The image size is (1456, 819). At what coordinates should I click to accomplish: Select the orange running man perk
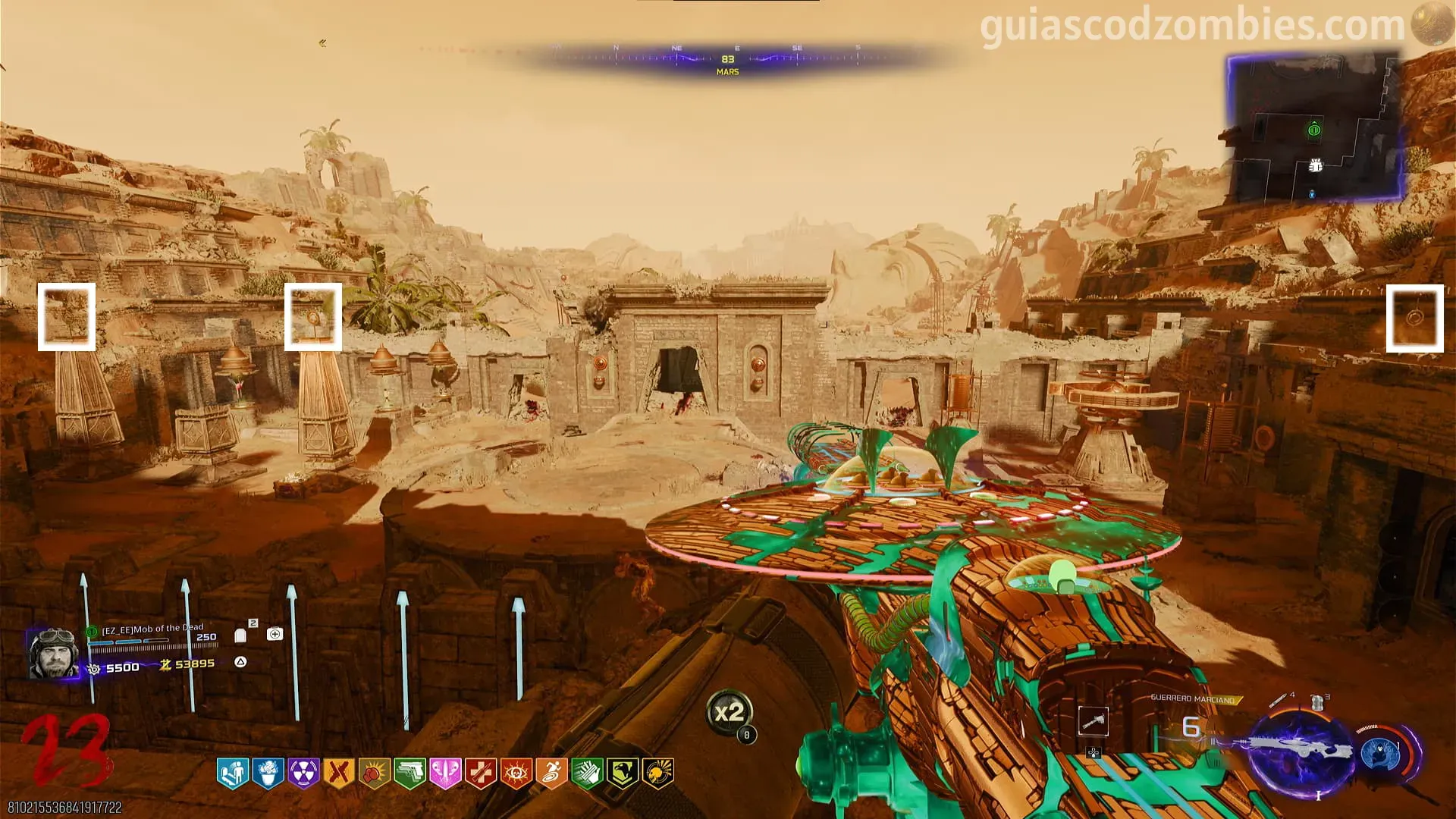(551, 773)
